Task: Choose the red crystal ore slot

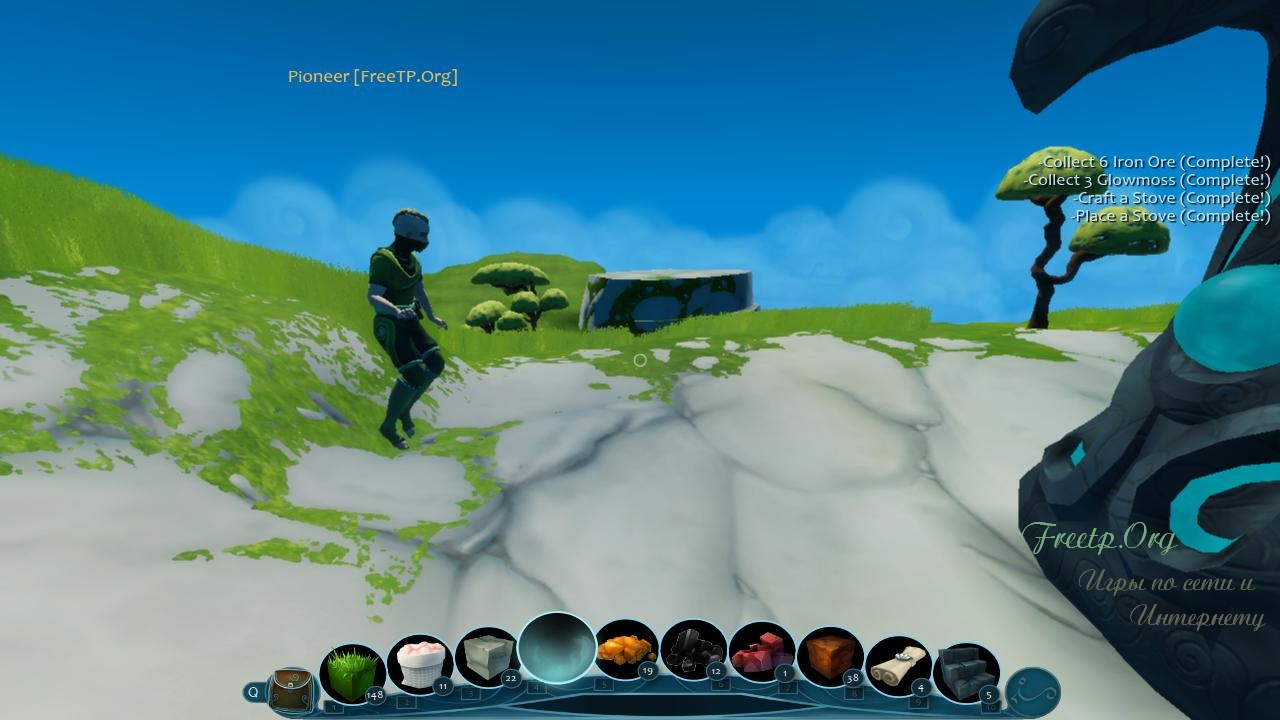Action: click(x=762, y=654)
